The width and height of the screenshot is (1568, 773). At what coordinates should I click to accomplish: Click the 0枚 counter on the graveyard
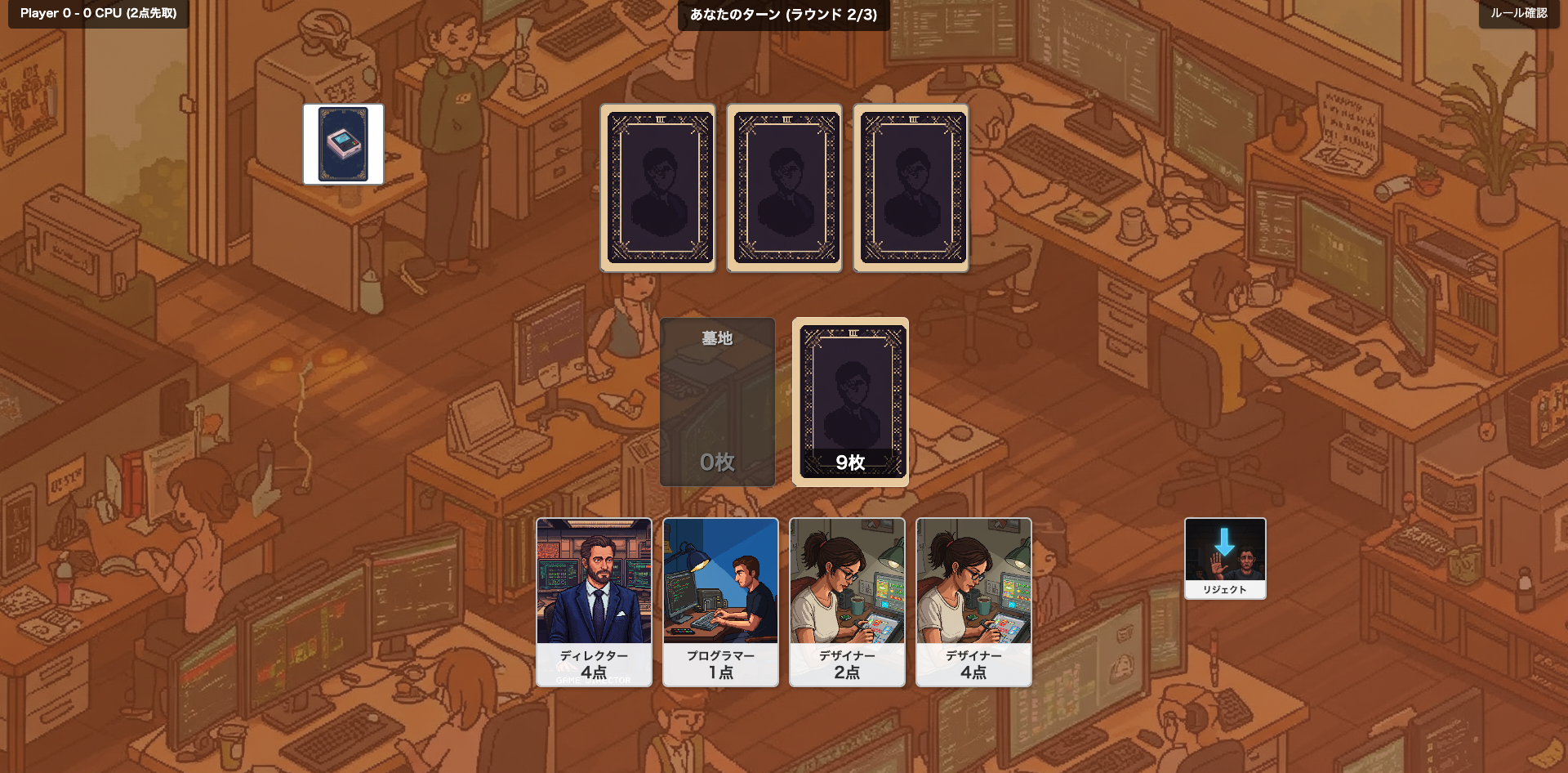click(716, 462)
